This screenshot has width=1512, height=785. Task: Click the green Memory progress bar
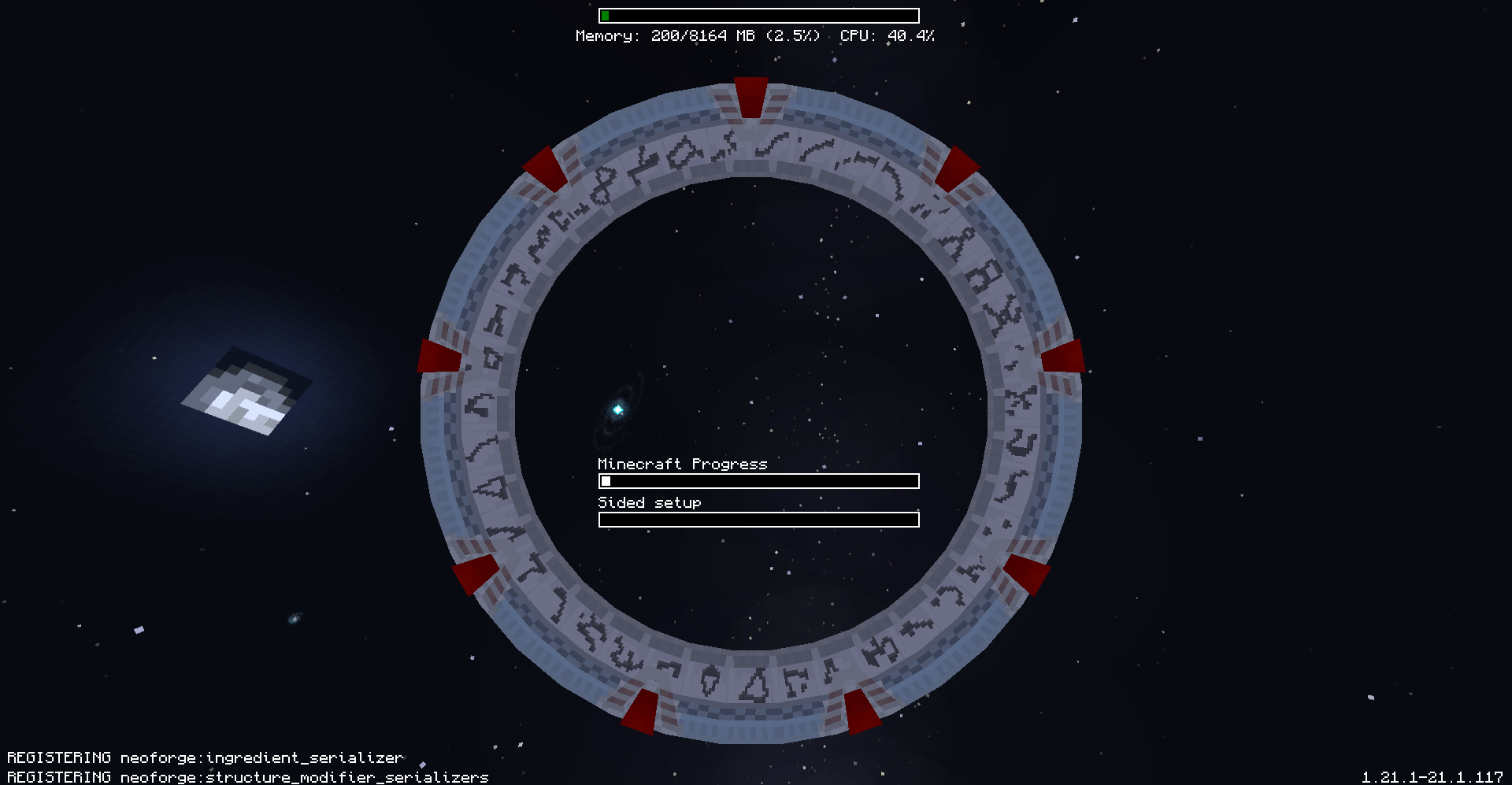click(606, 14)
